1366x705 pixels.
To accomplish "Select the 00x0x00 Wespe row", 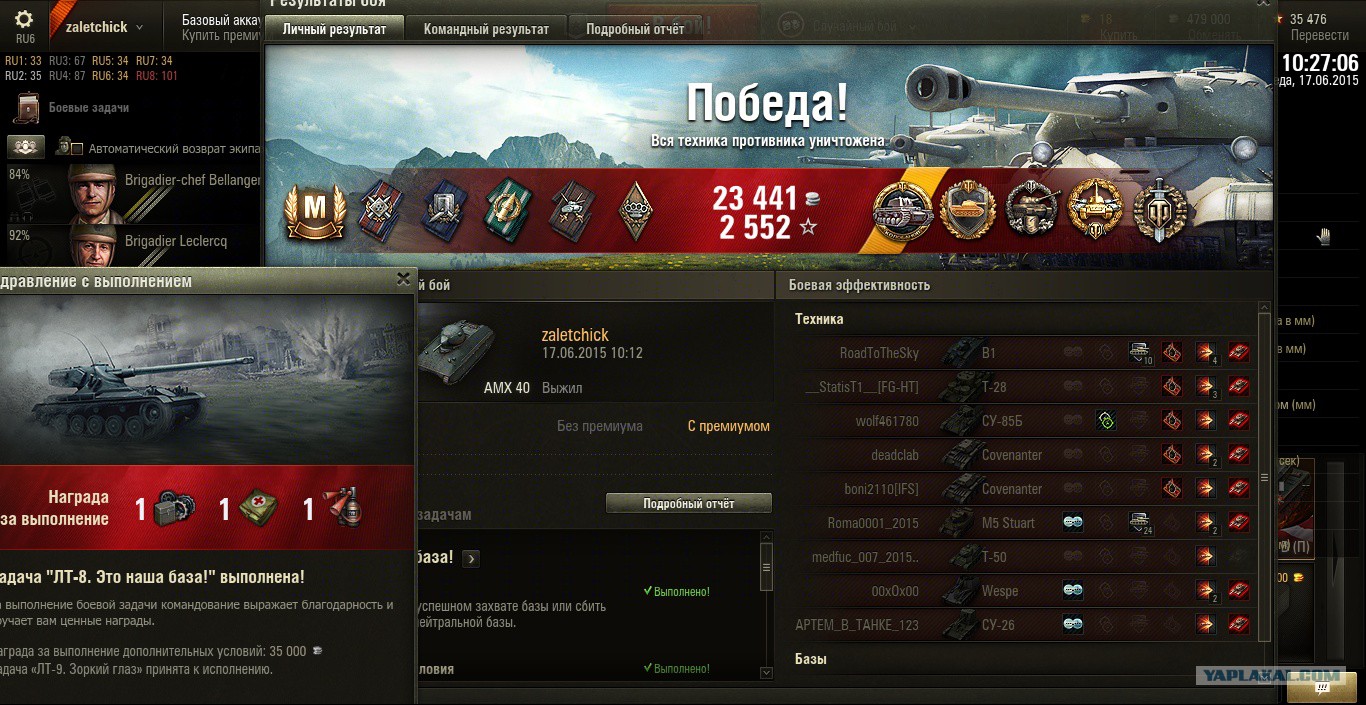I will point(1020,591).
